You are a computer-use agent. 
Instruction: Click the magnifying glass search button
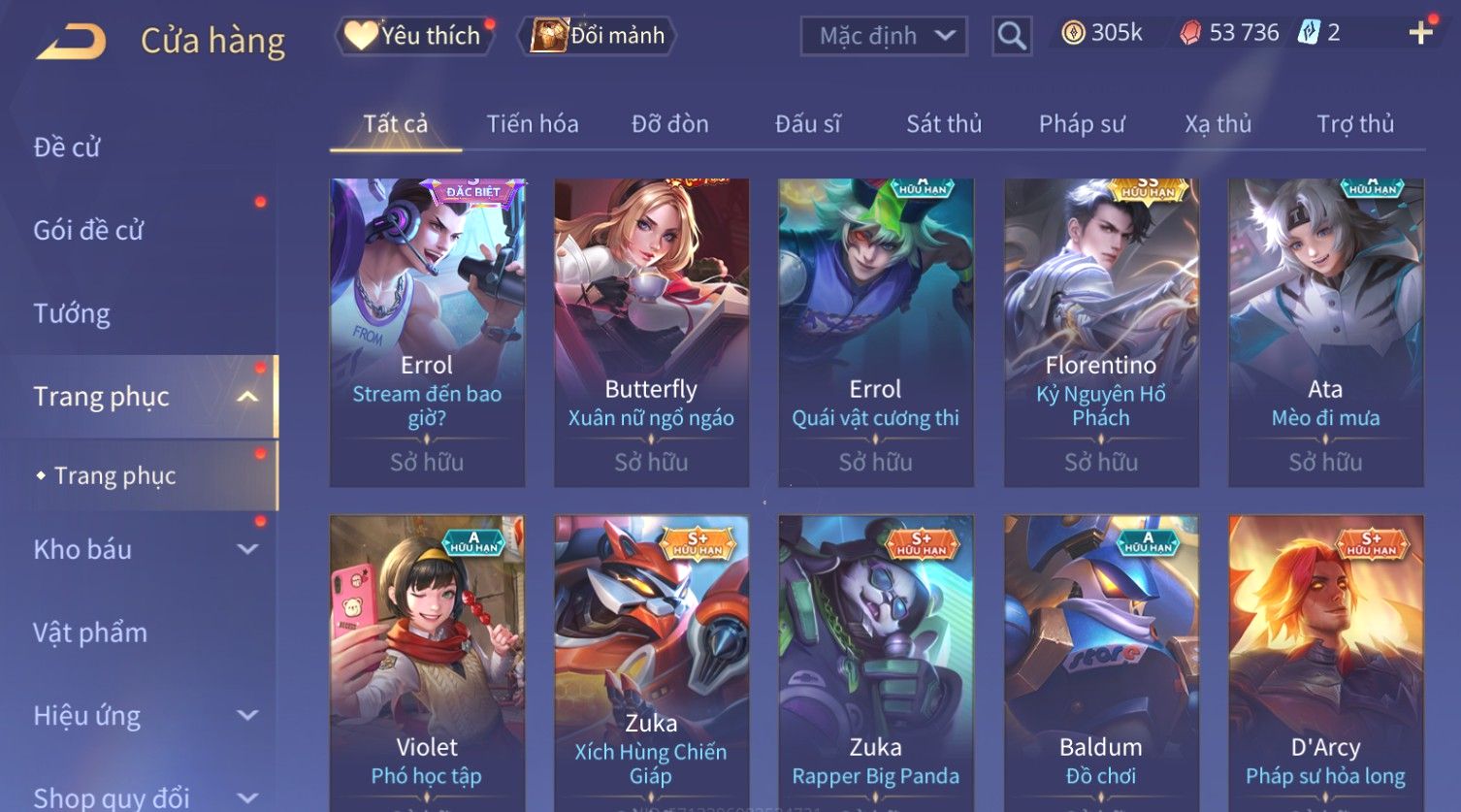click(1012, 37)
